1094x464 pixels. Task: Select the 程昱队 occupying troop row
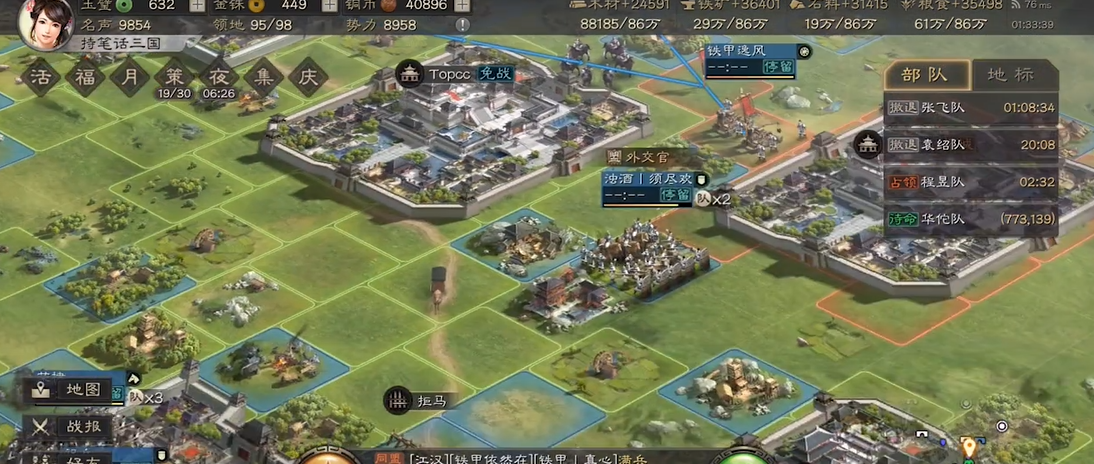coord(970,182)
